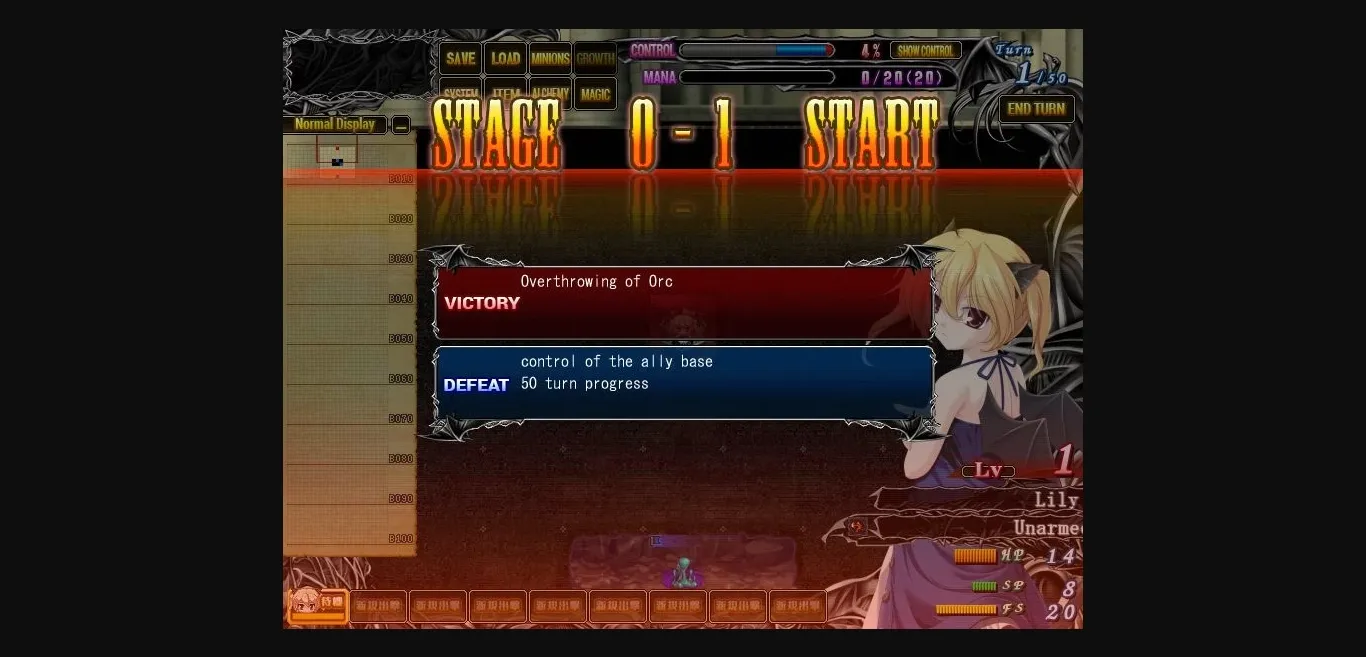
Task: Switch the Normal Display mode
Action: click(335, 125)
